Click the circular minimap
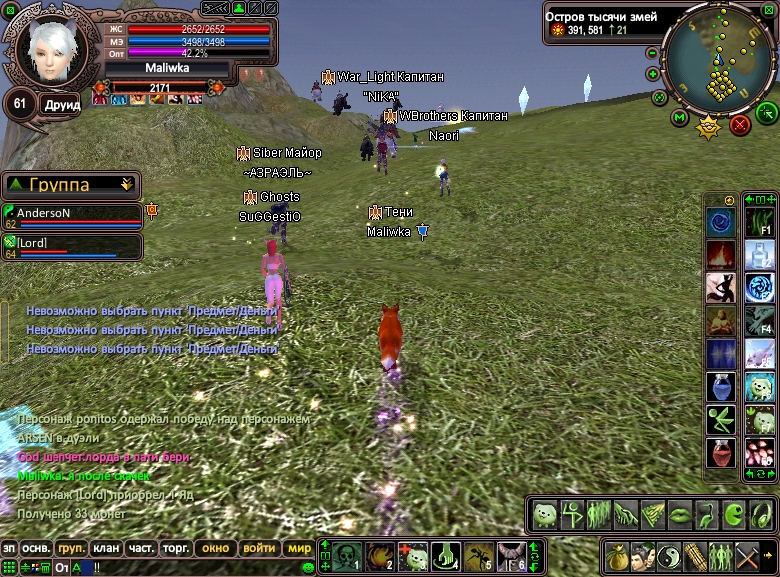Image resolution: width=780 pixels, height=577 pixels. [713, 60]
